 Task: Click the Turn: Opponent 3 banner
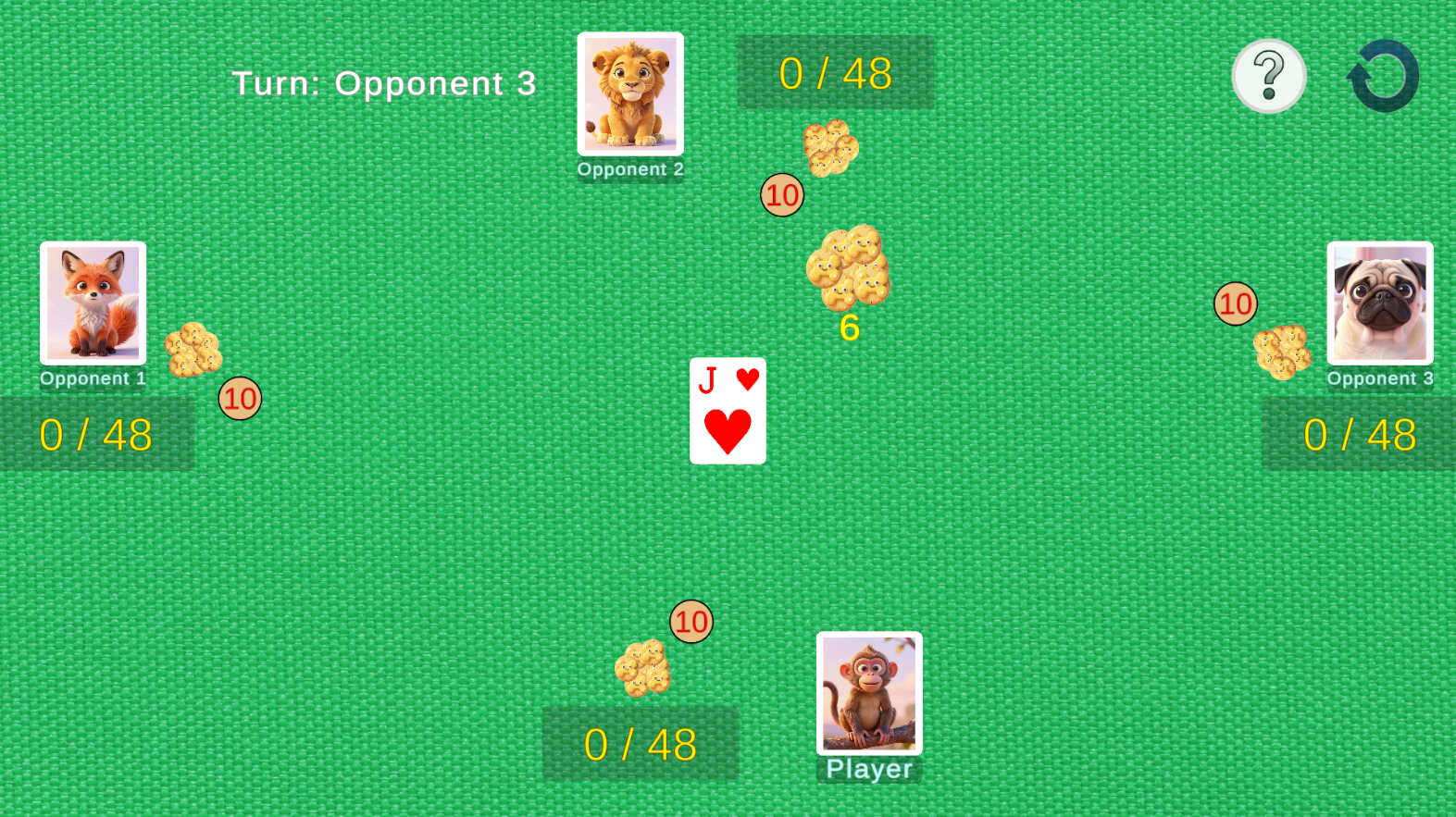pyautogui.click(x=385, y=82)
